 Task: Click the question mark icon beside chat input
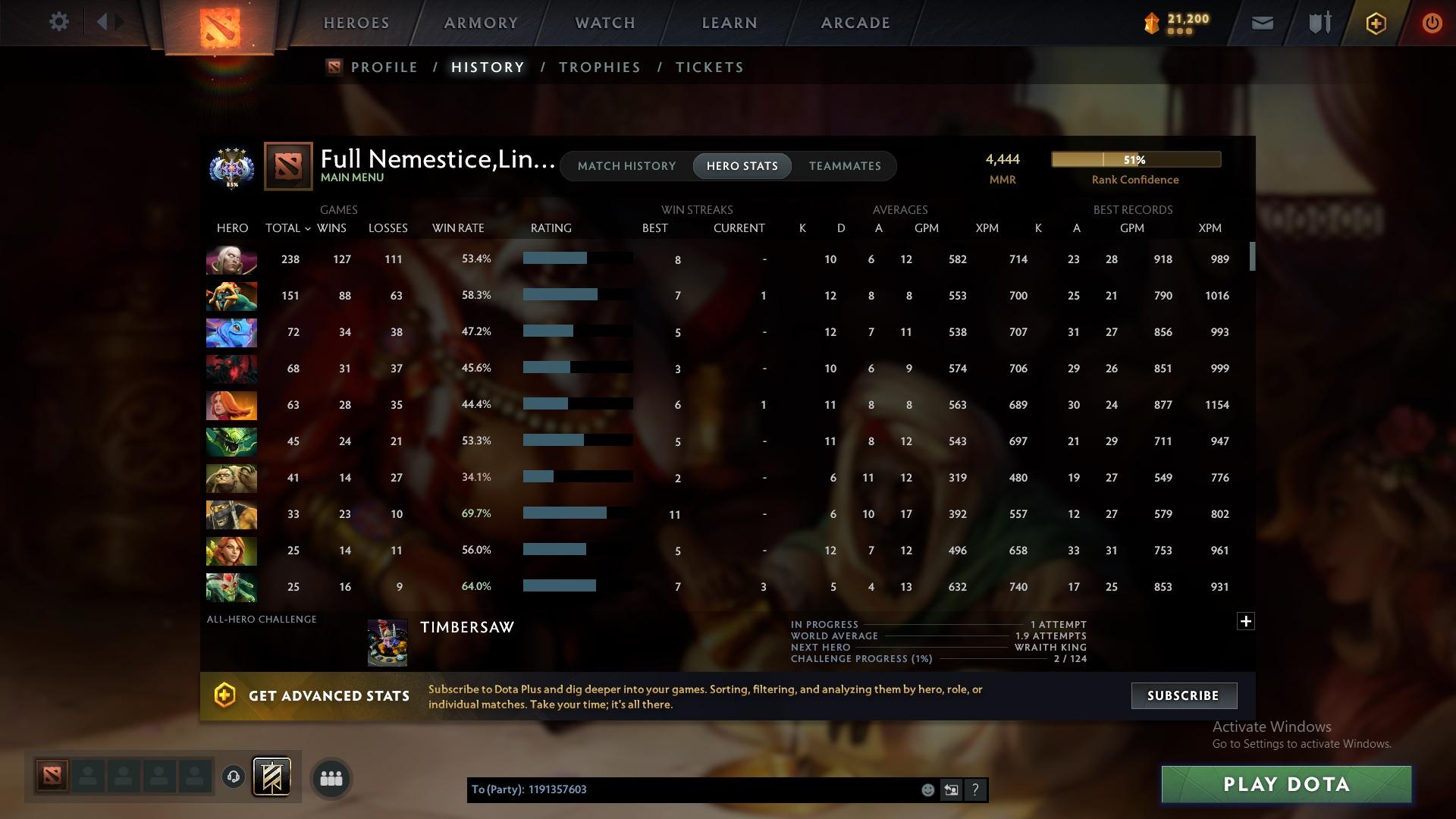pos(975,789)
